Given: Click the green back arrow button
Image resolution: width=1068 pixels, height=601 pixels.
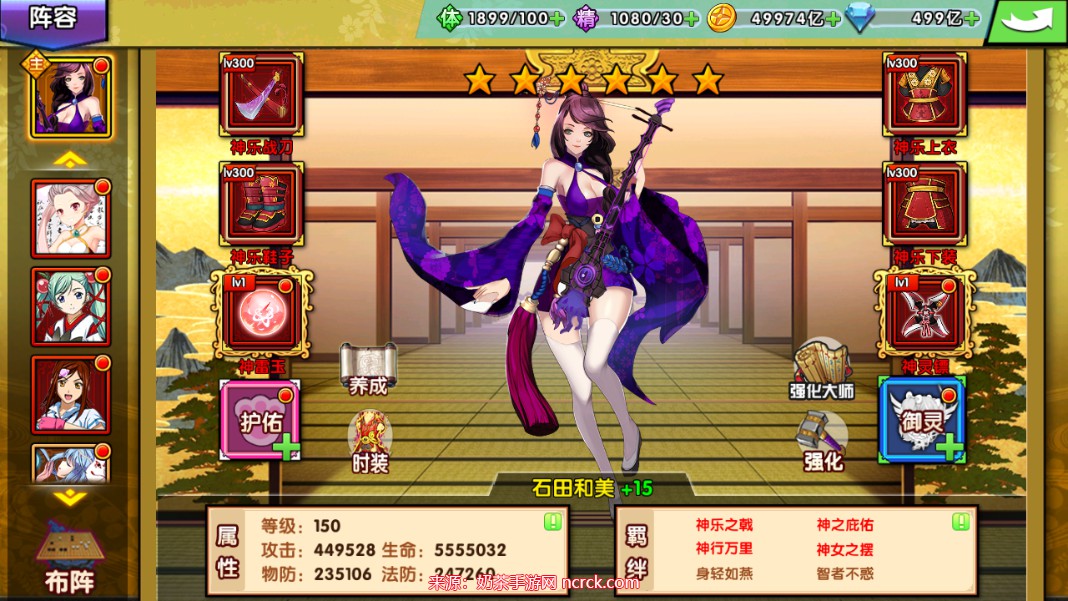Looking at the screenshot, I should tap(1028, 20).
